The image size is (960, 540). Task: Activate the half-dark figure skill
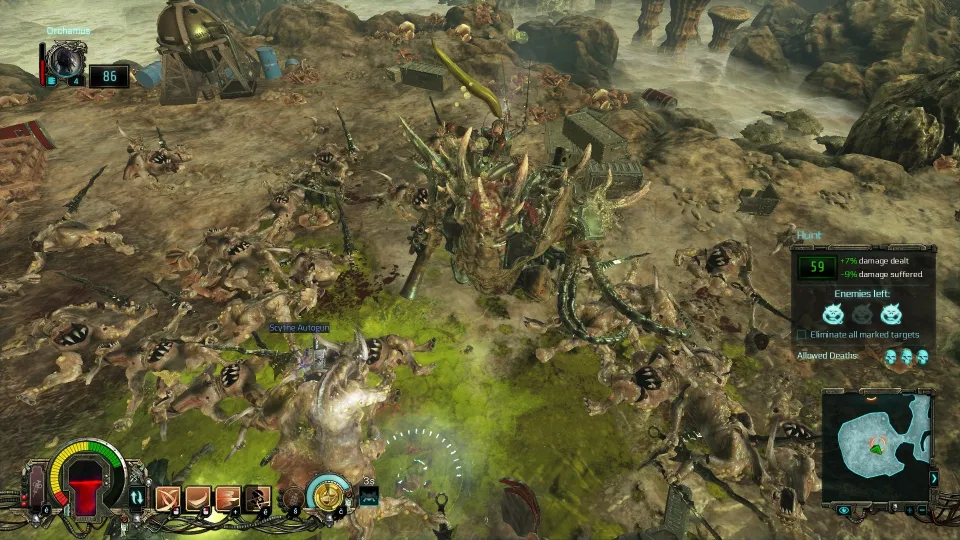click(x=258, y=497)
